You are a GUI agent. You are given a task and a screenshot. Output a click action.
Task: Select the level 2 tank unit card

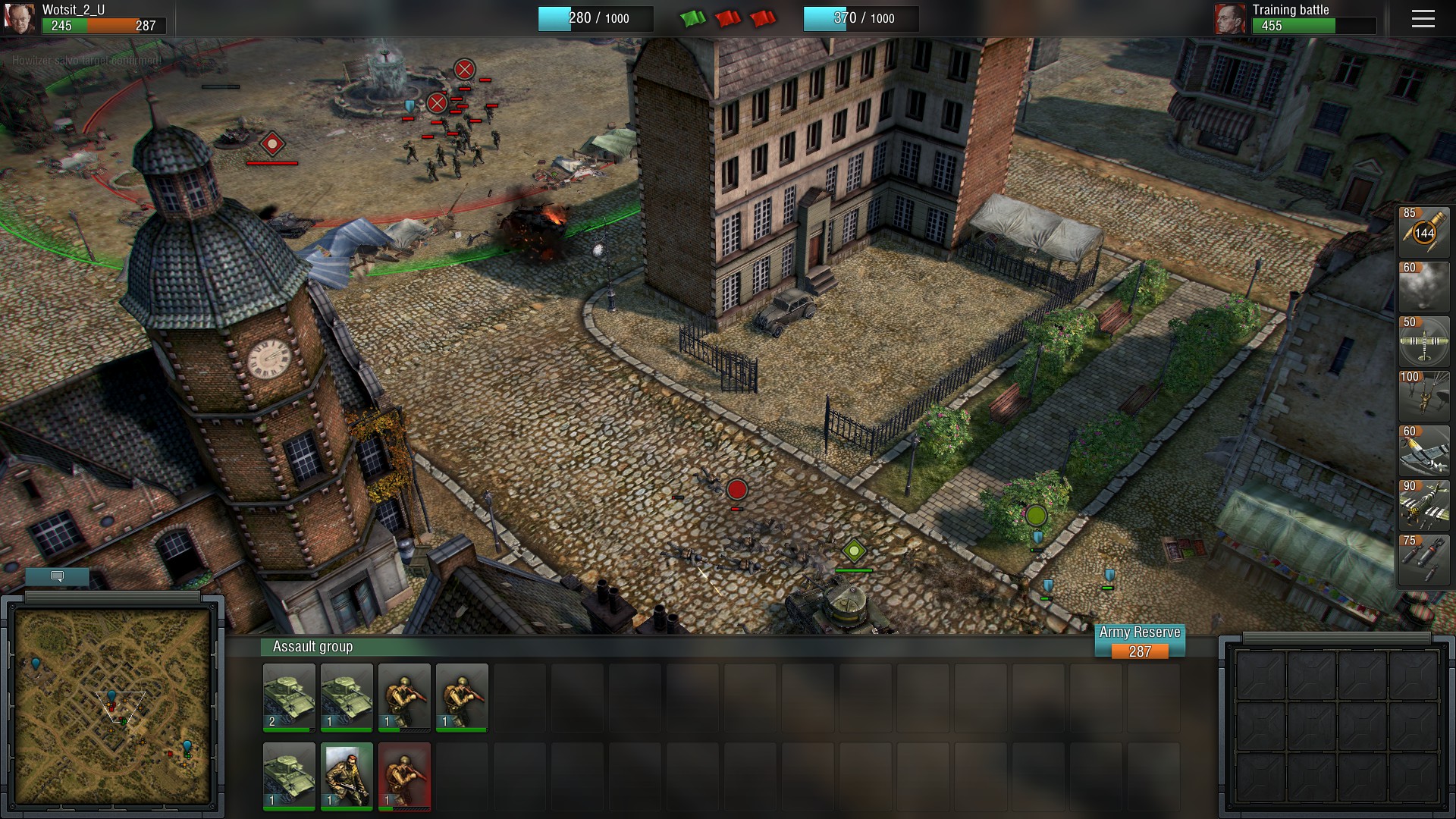289,697
